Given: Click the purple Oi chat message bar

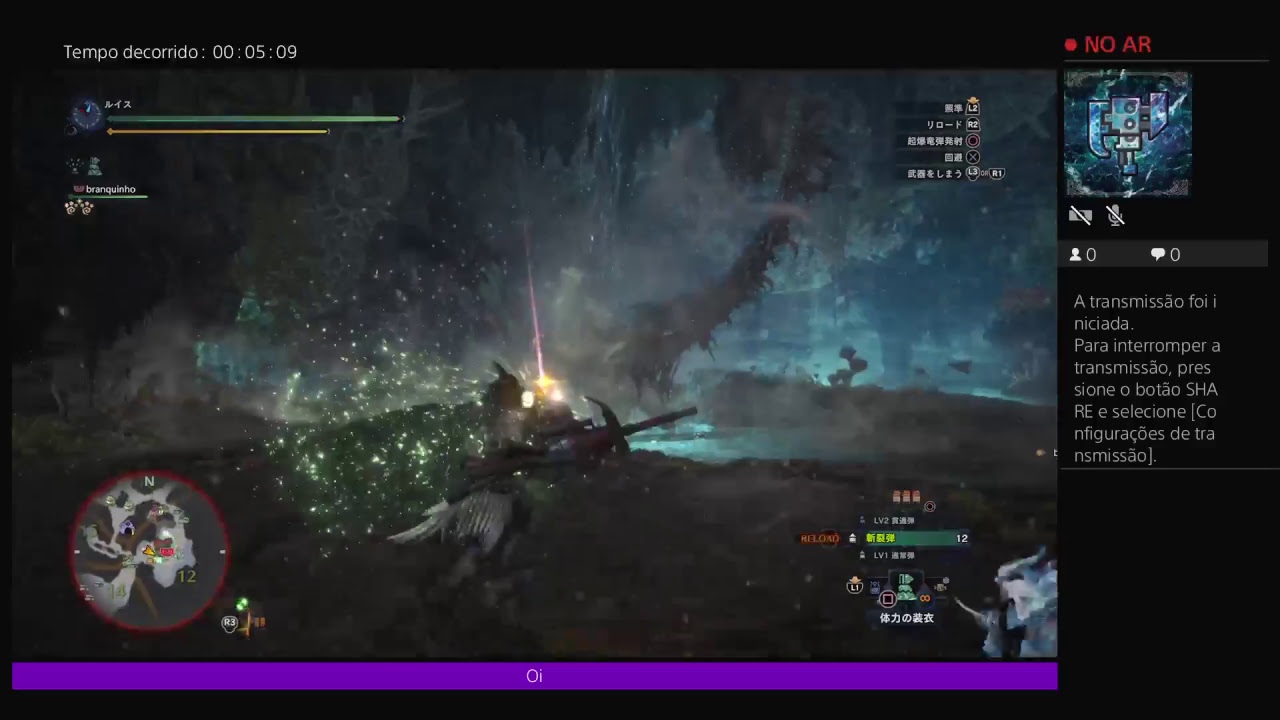Looking at the screenshot, I should tap(534, 676).
